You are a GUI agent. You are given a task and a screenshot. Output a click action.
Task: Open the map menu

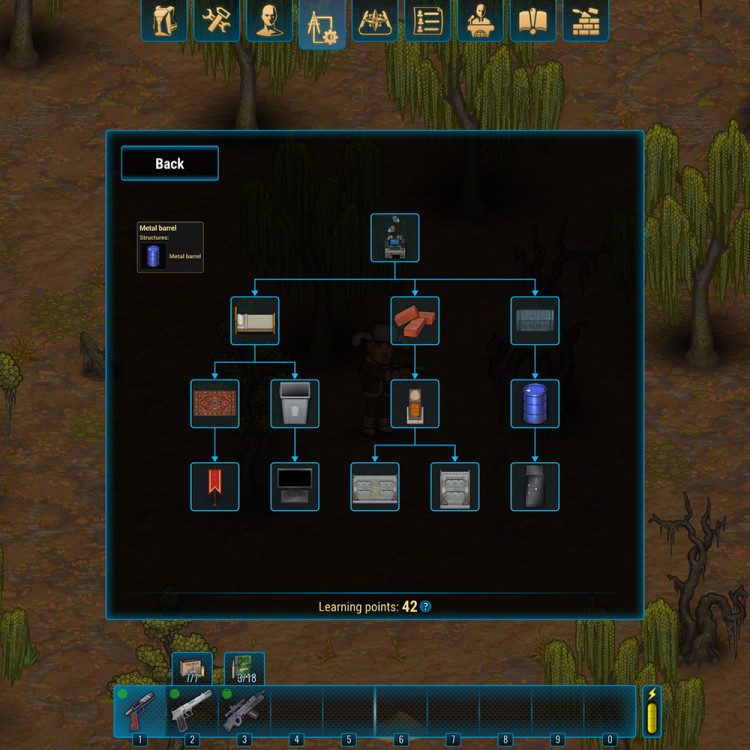[x=375, y=21]
